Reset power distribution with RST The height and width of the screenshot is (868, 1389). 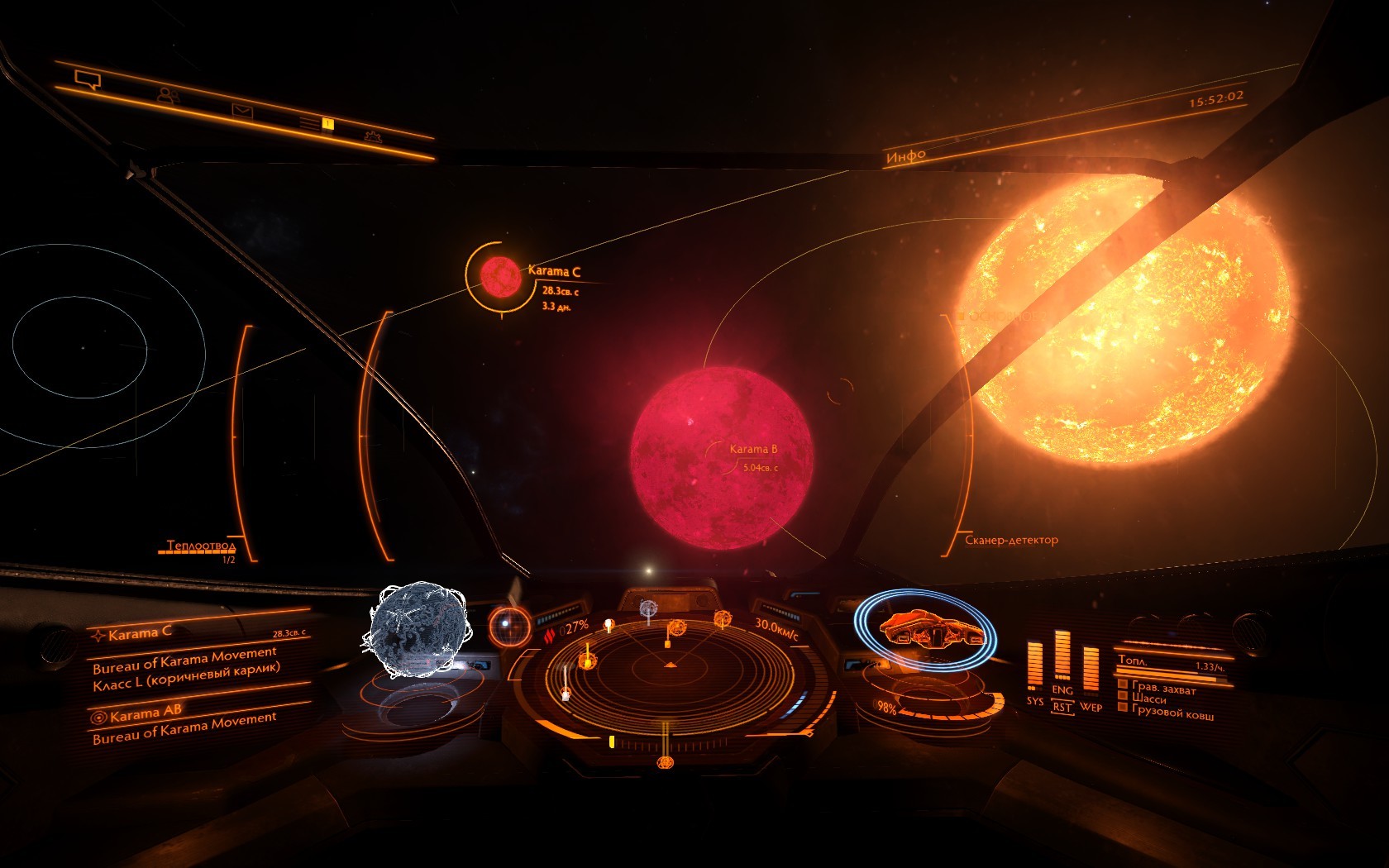pos(1062,708)
